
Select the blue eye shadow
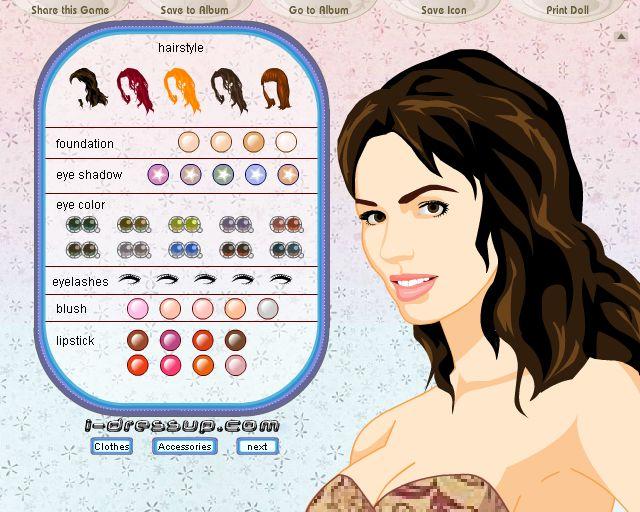tap(255, 174)
